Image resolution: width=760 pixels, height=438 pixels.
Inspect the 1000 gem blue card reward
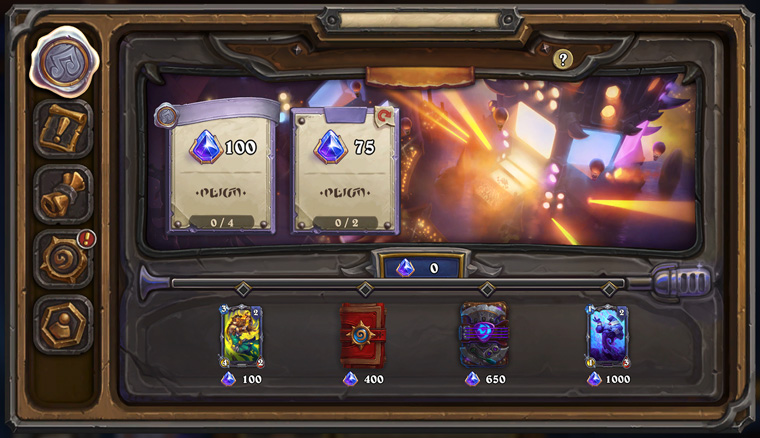click(x=607, y=337)
